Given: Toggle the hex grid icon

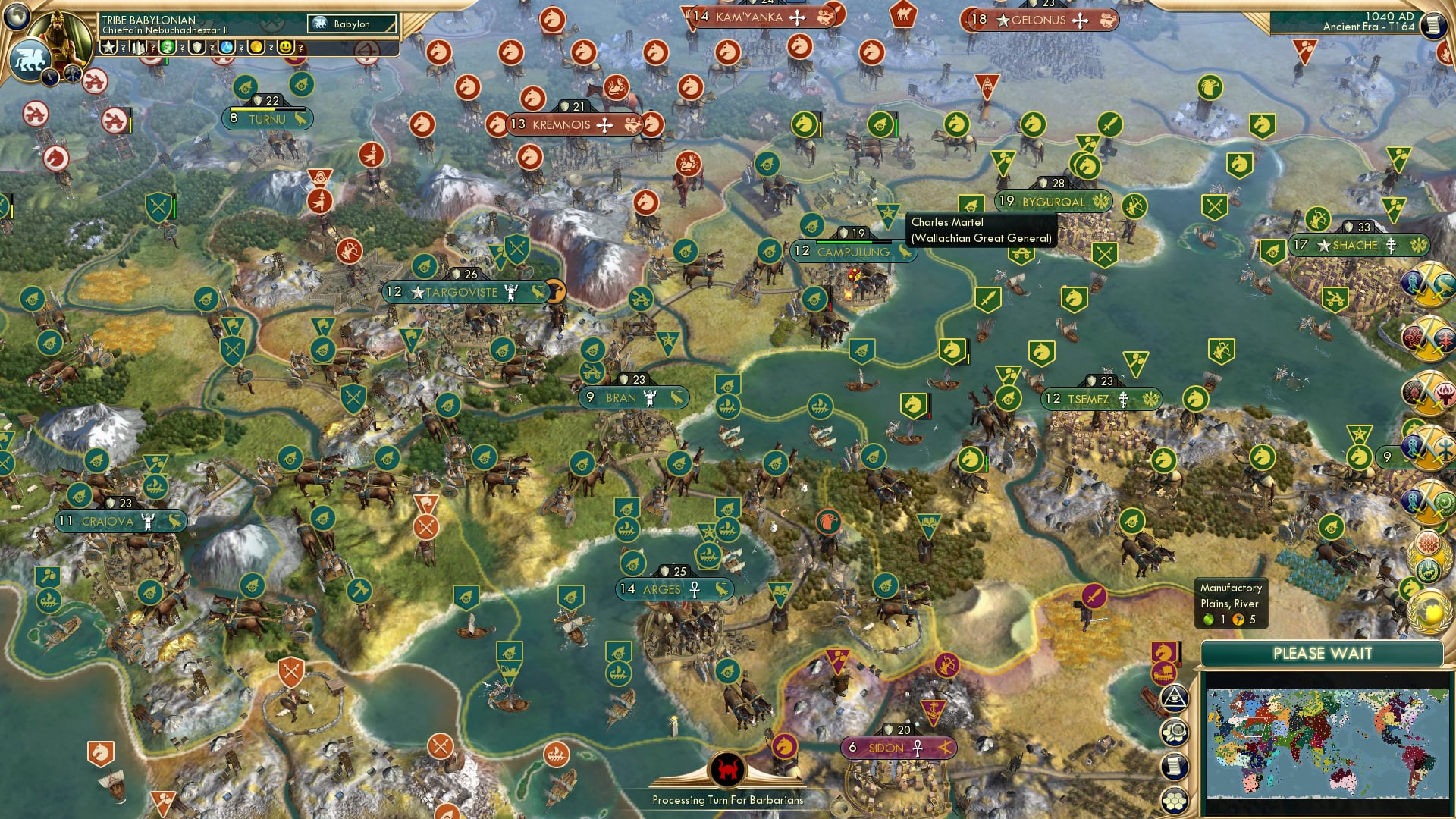Looking at the screenshot, I should (1174, 800).
